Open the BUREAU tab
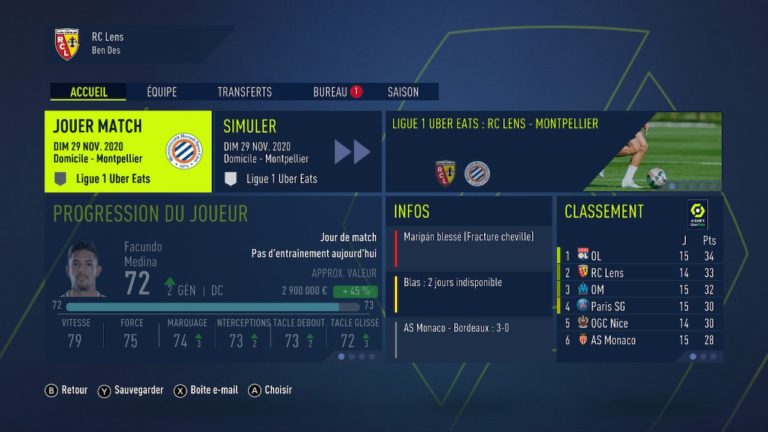 click(331, 92)
